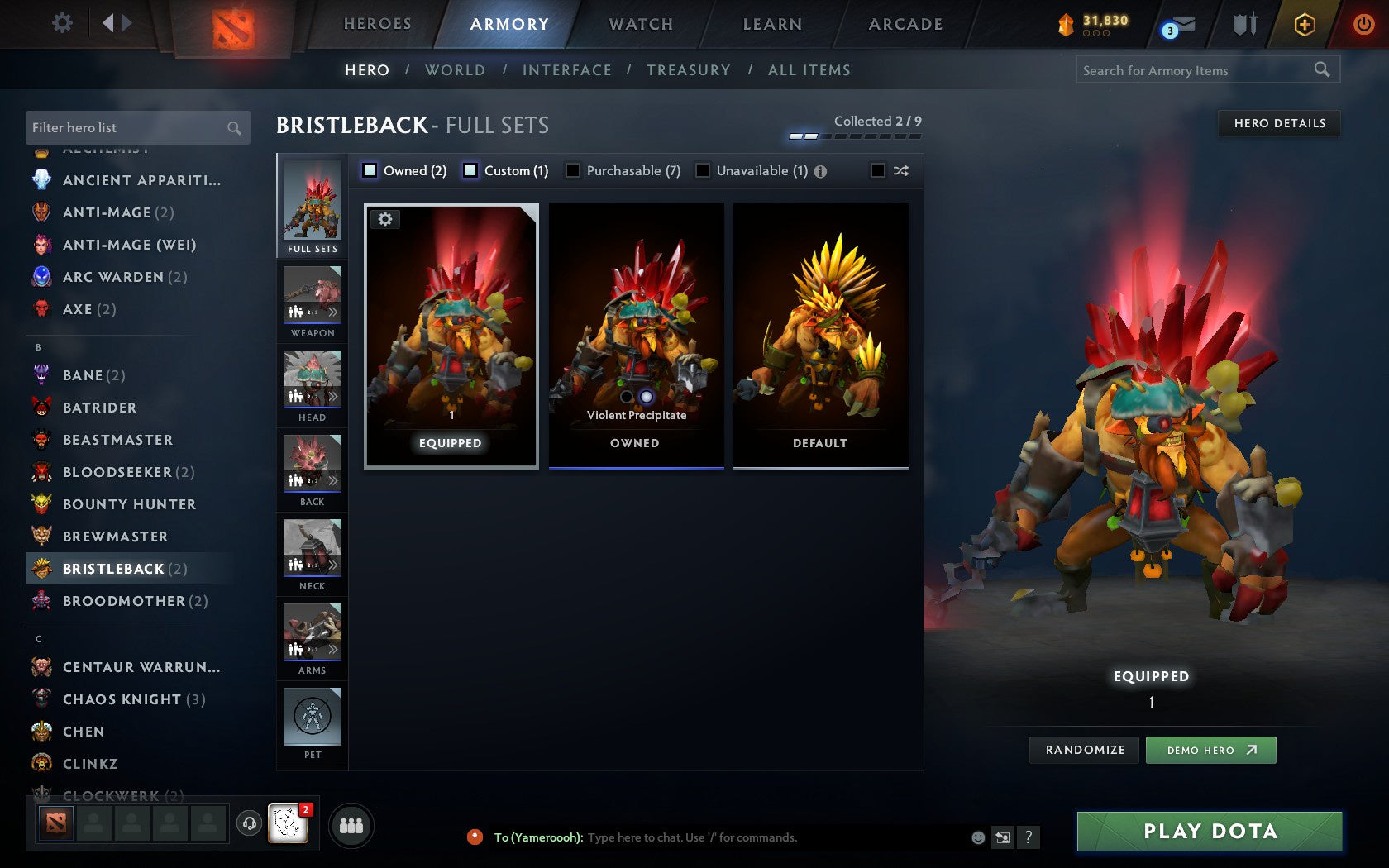Expand the Head slot item list chevron

334,396
